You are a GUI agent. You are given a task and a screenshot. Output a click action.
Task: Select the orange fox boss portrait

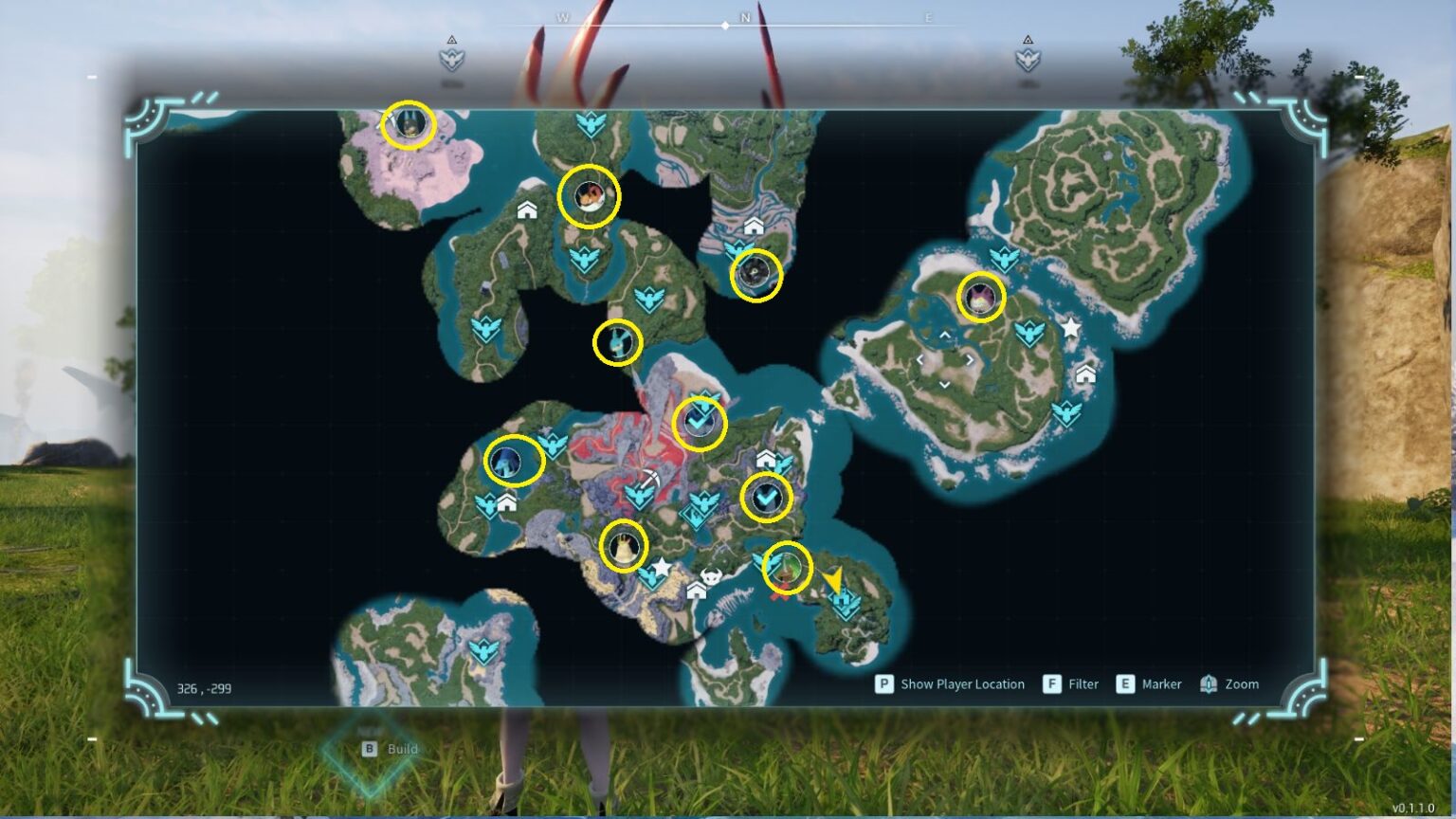pyautogui.click(x=589, y=197)
